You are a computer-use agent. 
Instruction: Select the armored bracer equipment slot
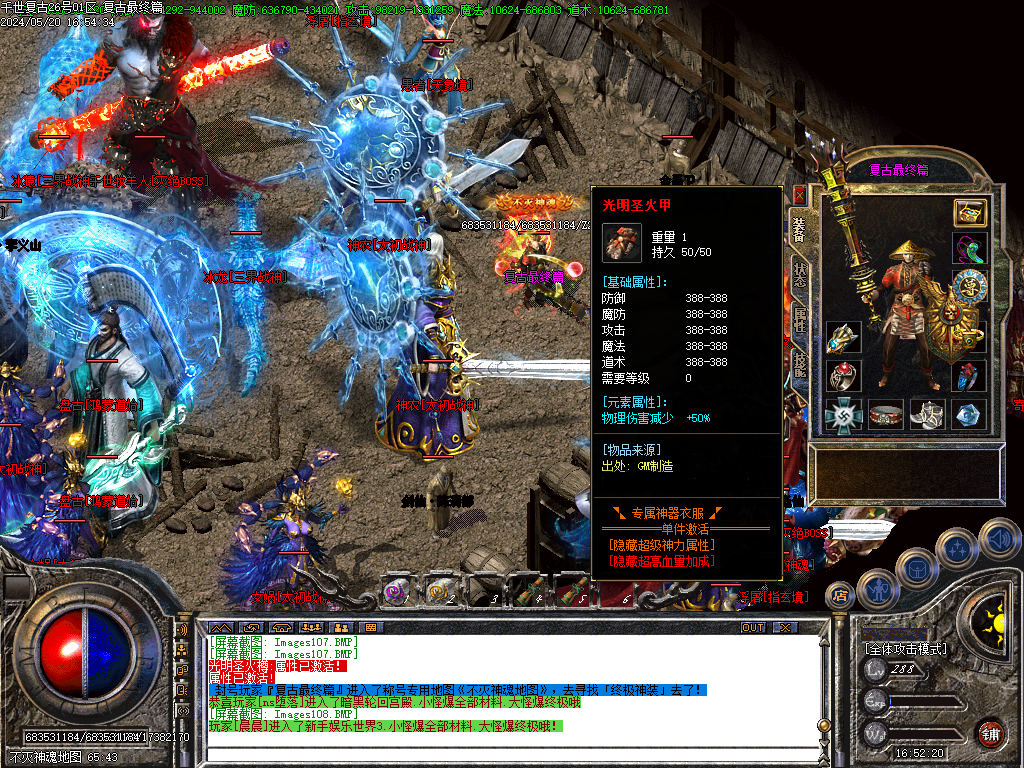tap(843, 338)
